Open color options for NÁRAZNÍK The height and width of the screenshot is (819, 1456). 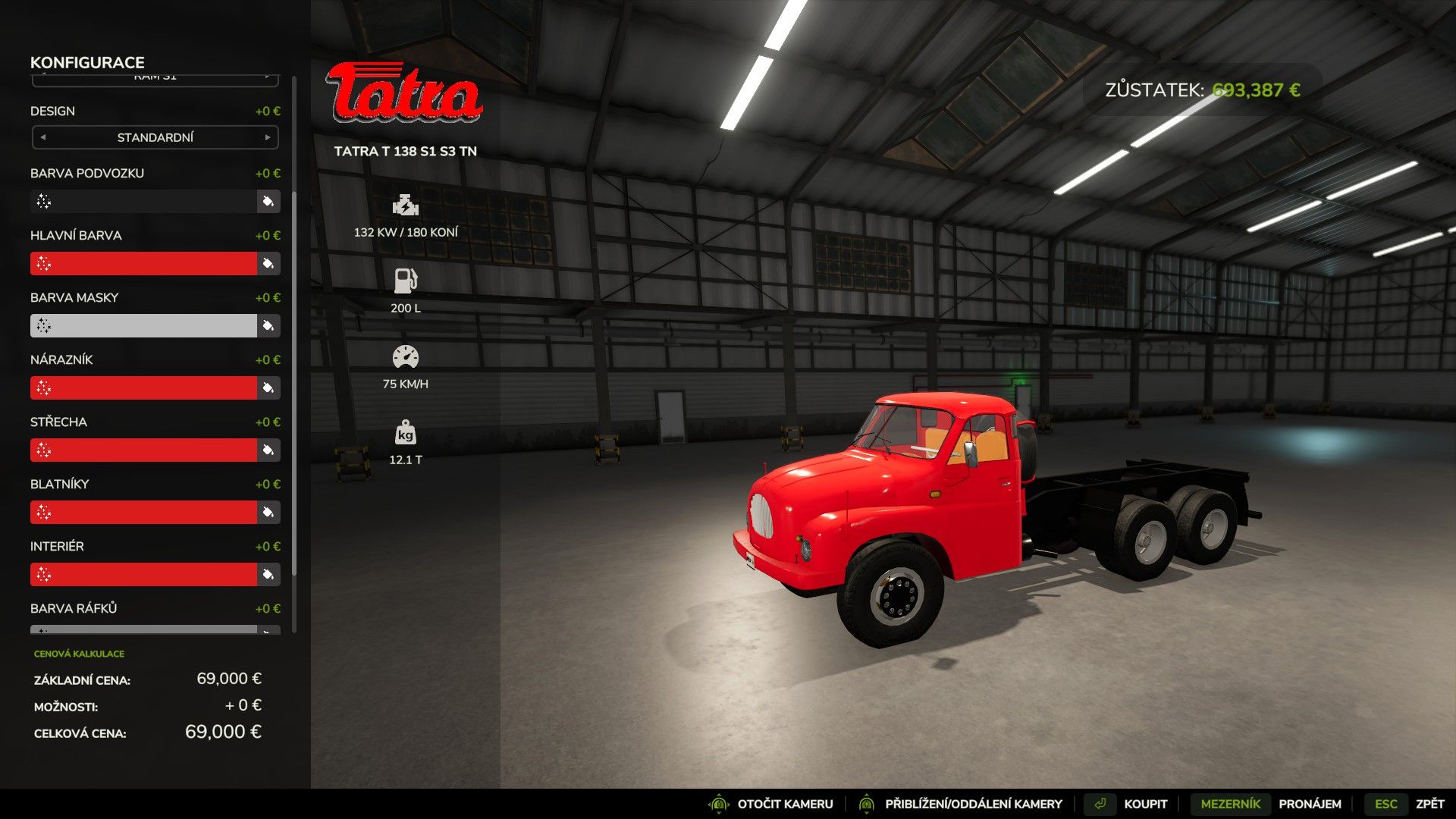(x=267, y=388)
